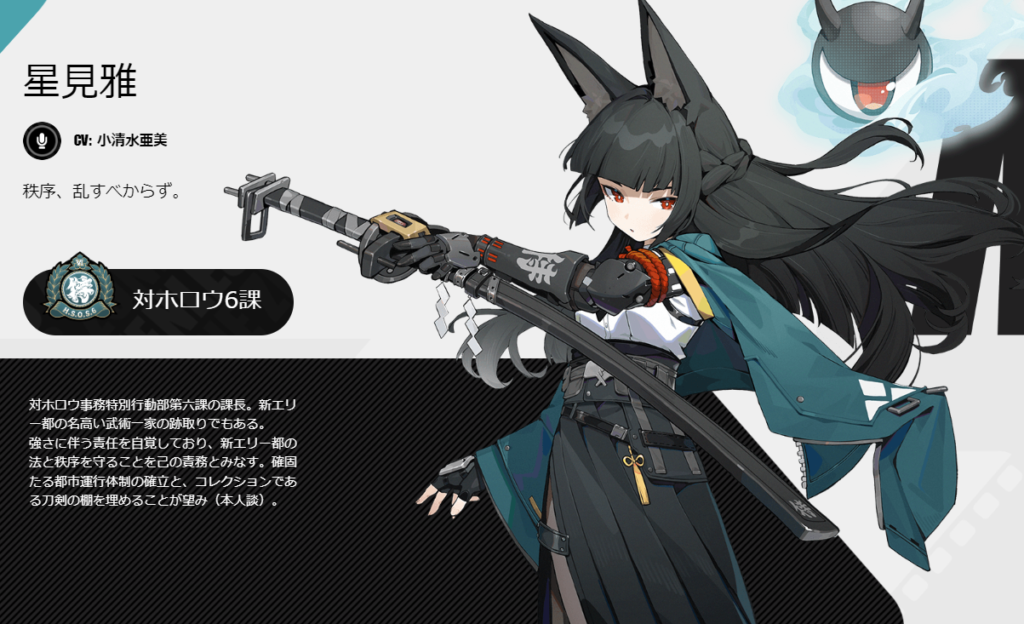Select the 対ホロウ6課 faction badge
Image resolution: width=1024 pixels, height=624 pixels.
click(x=159, y=298)
